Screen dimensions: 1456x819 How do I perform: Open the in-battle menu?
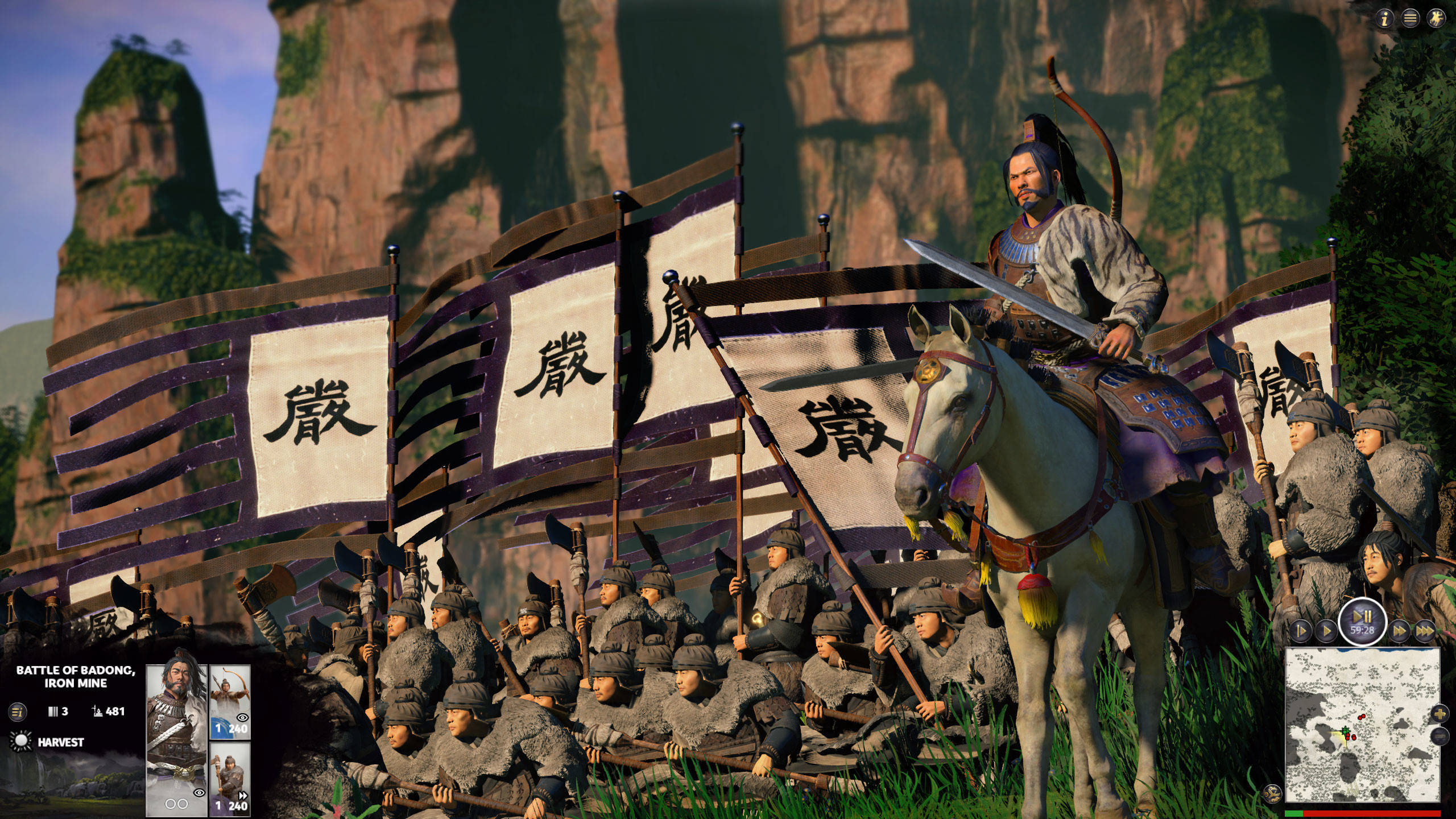coord(1409,17)
